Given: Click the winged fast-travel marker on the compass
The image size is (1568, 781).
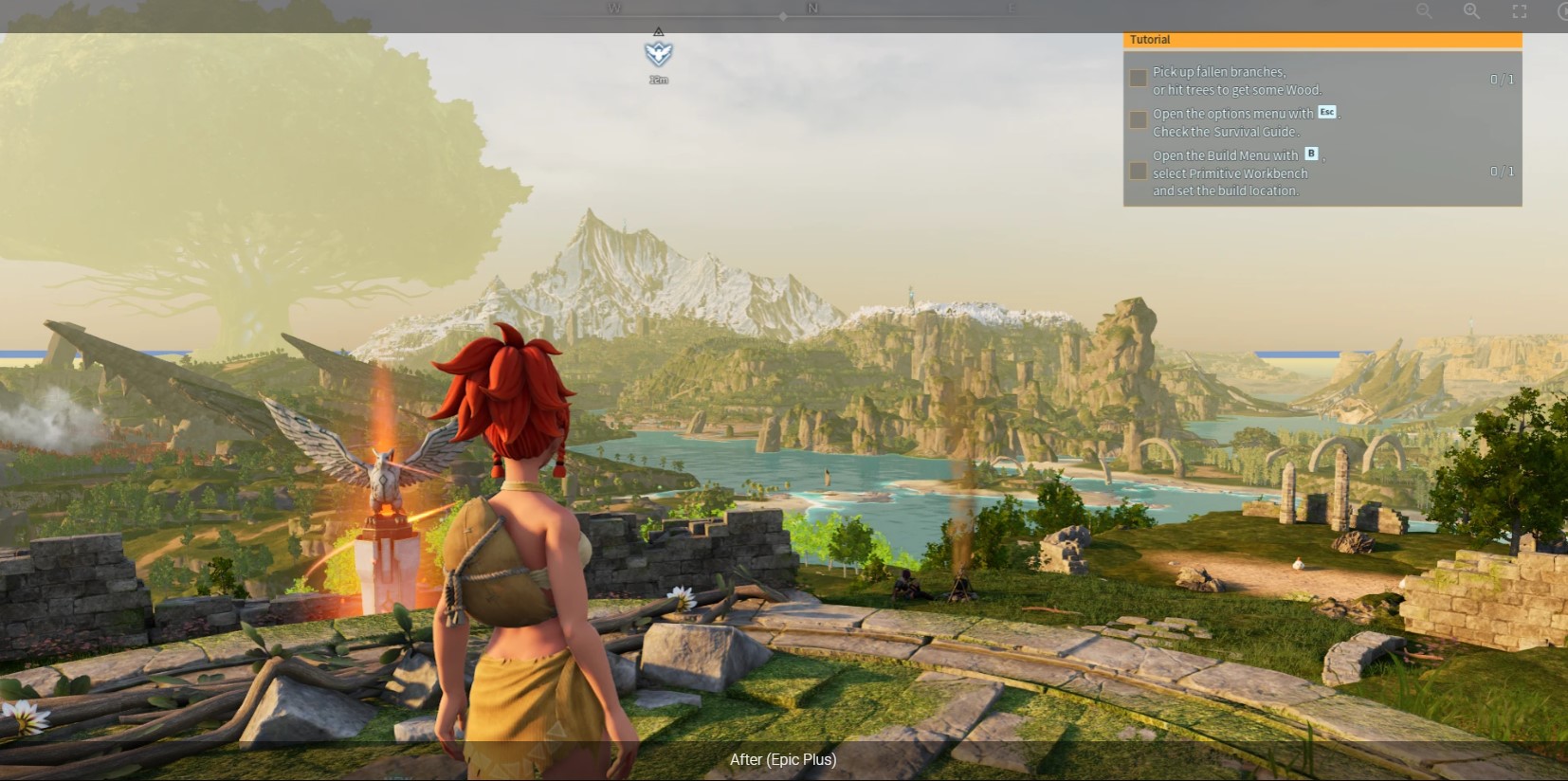Looking at the screenshot, I should (x=659, y=53).
